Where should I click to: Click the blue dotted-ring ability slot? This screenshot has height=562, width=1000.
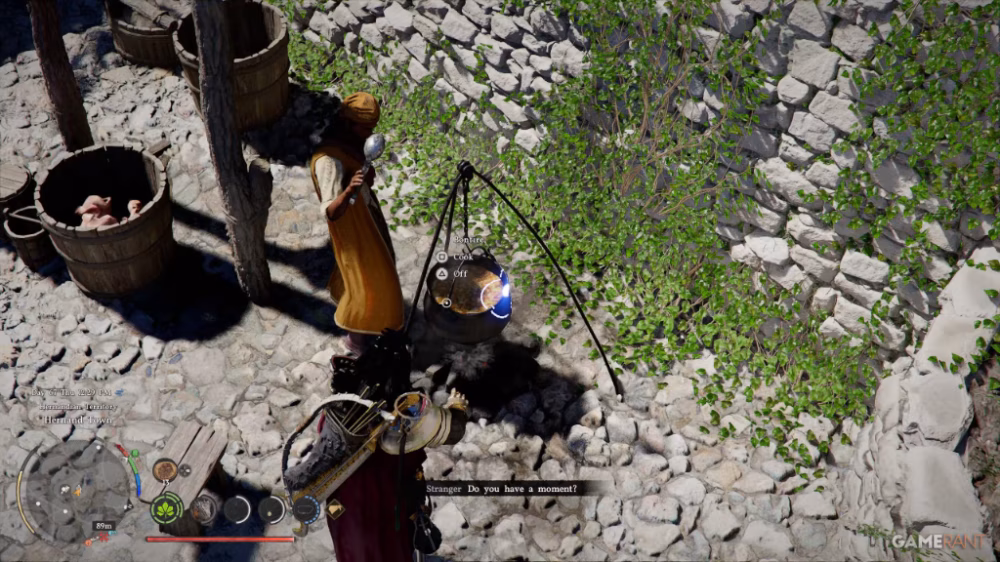(307, 510)
